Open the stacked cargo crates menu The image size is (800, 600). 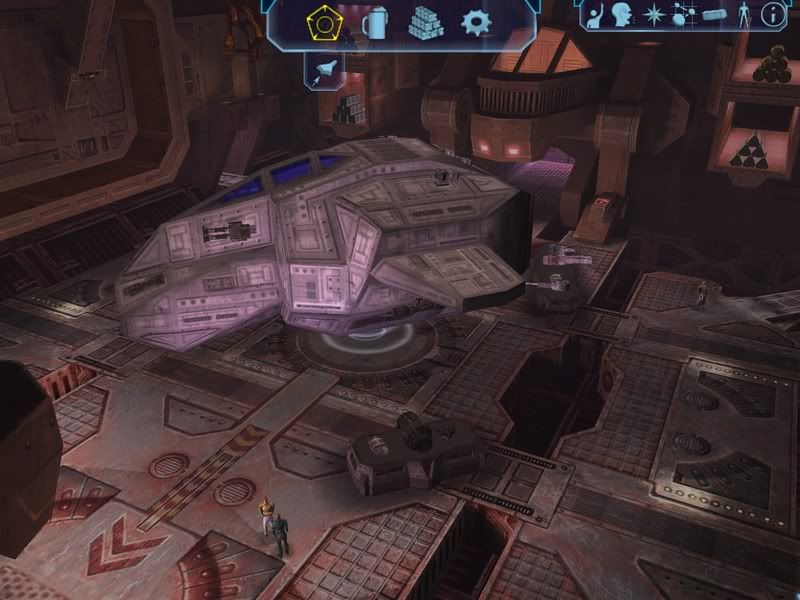(x=425, y=23)
